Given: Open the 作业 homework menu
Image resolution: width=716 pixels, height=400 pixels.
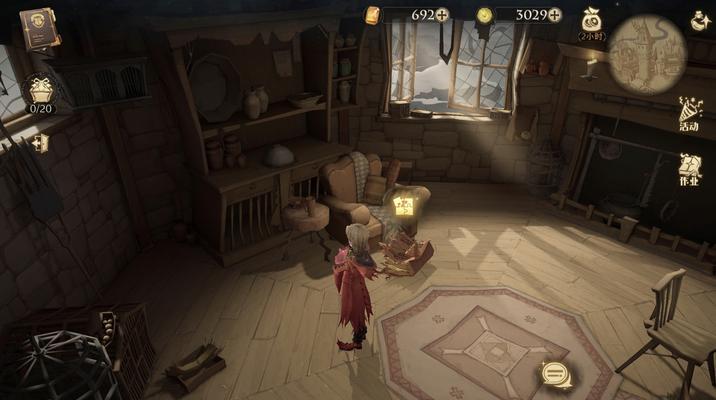Looking at the screenshot, I should (689, 170).
